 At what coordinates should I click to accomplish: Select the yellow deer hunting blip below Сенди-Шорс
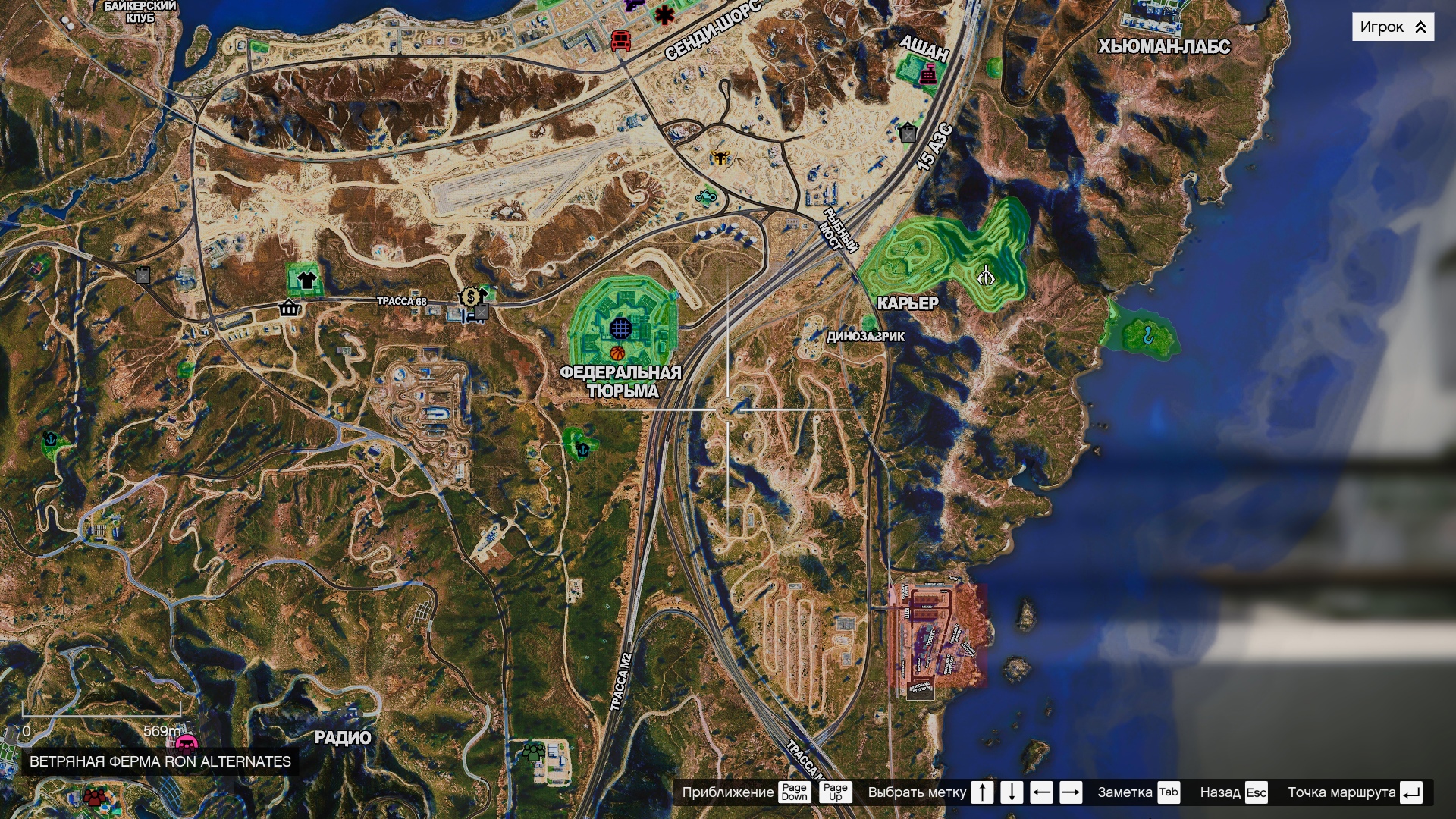point(720,158)
